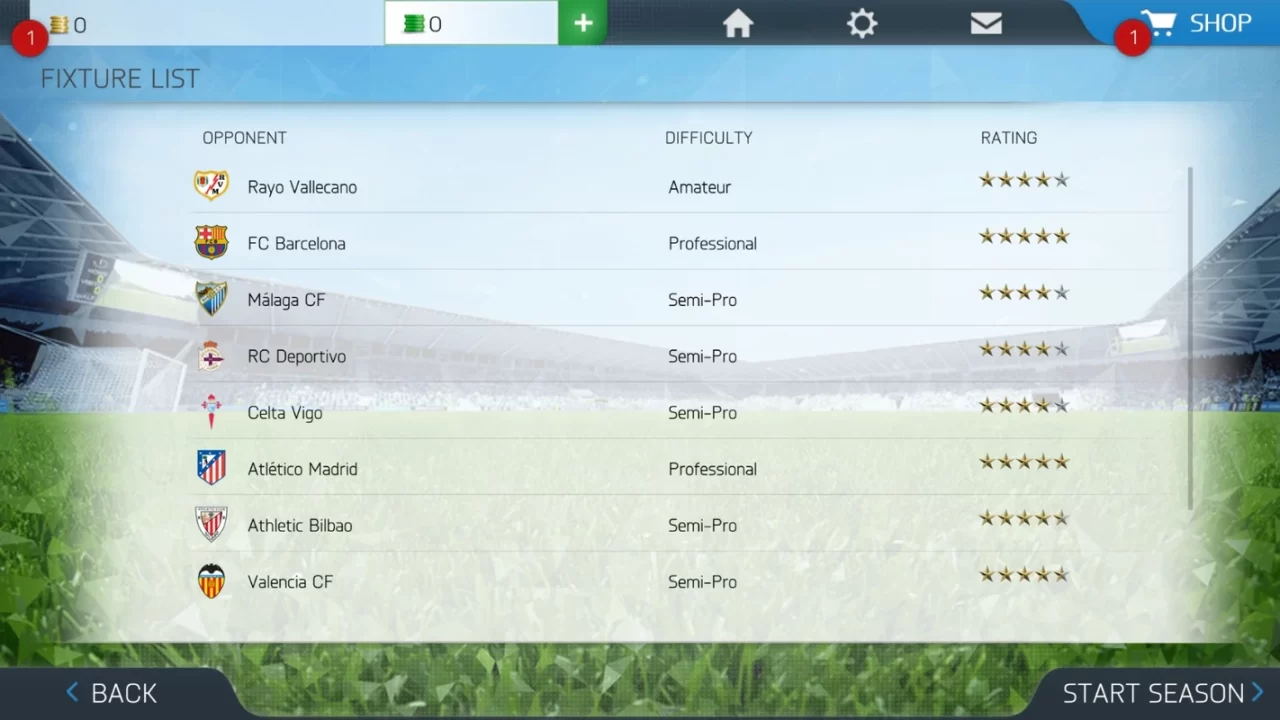
Task: Click the Valencia CF club crest
Action: click(x=211, y=581)
